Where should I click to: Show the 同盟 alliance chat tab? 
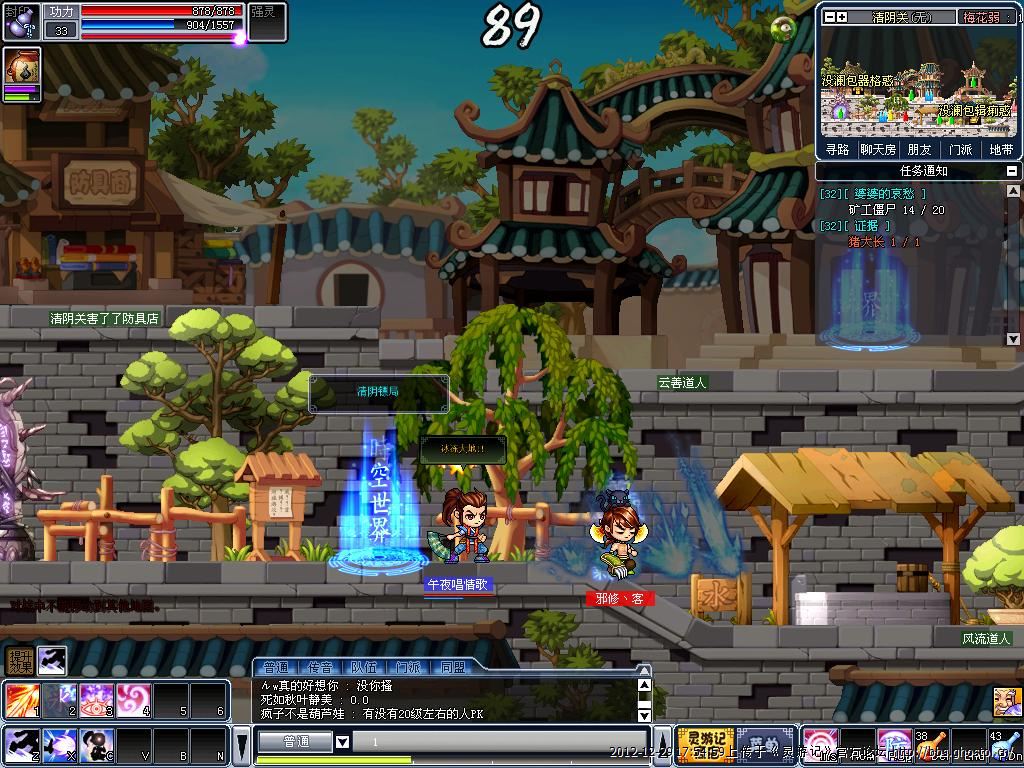452,667
